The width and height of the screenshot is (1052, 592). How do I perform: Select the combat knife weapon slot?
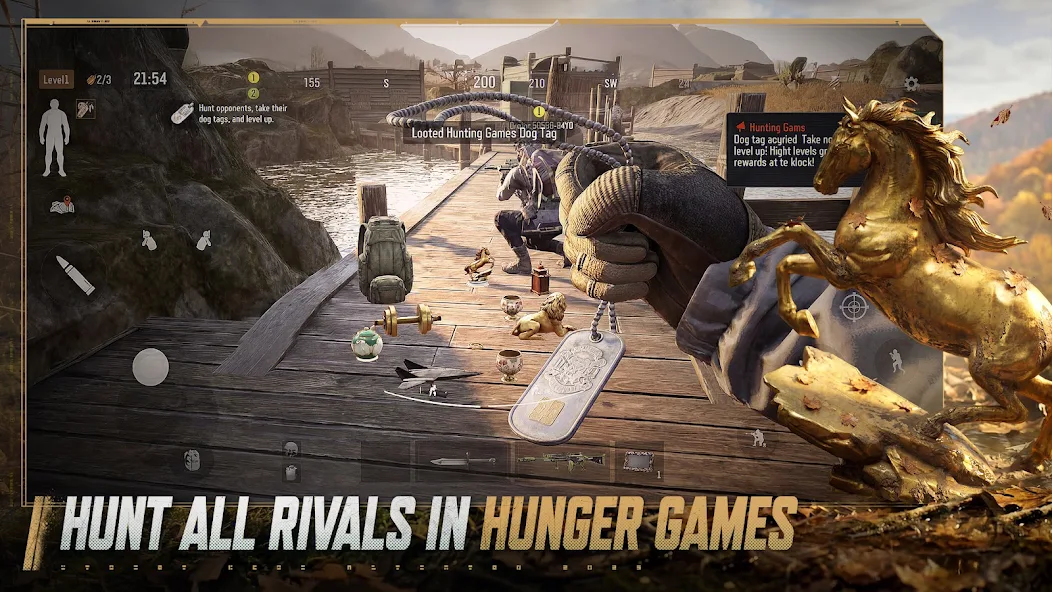point(462,460)
